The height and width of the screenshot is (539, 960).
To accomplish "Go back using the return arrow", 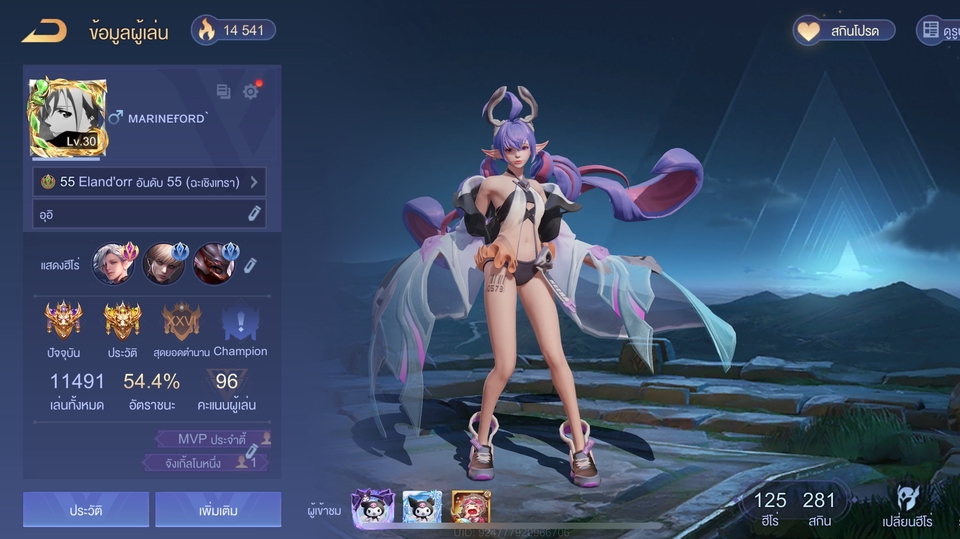I will click(x=44, y=31).
